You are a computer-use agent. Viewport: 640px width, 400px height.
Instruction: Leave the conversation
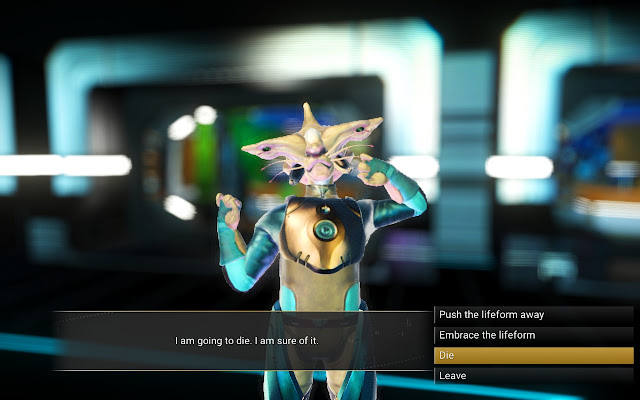point(534,376)
